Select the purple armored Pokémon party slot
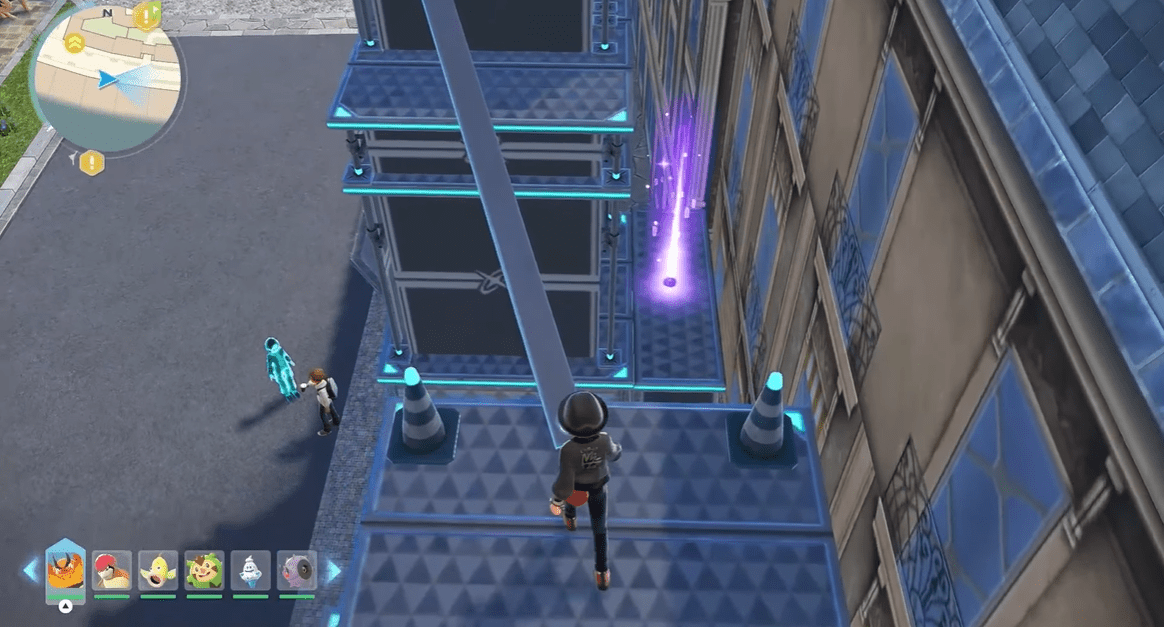Screen dimensions: 1164x627 coord(296,570)
